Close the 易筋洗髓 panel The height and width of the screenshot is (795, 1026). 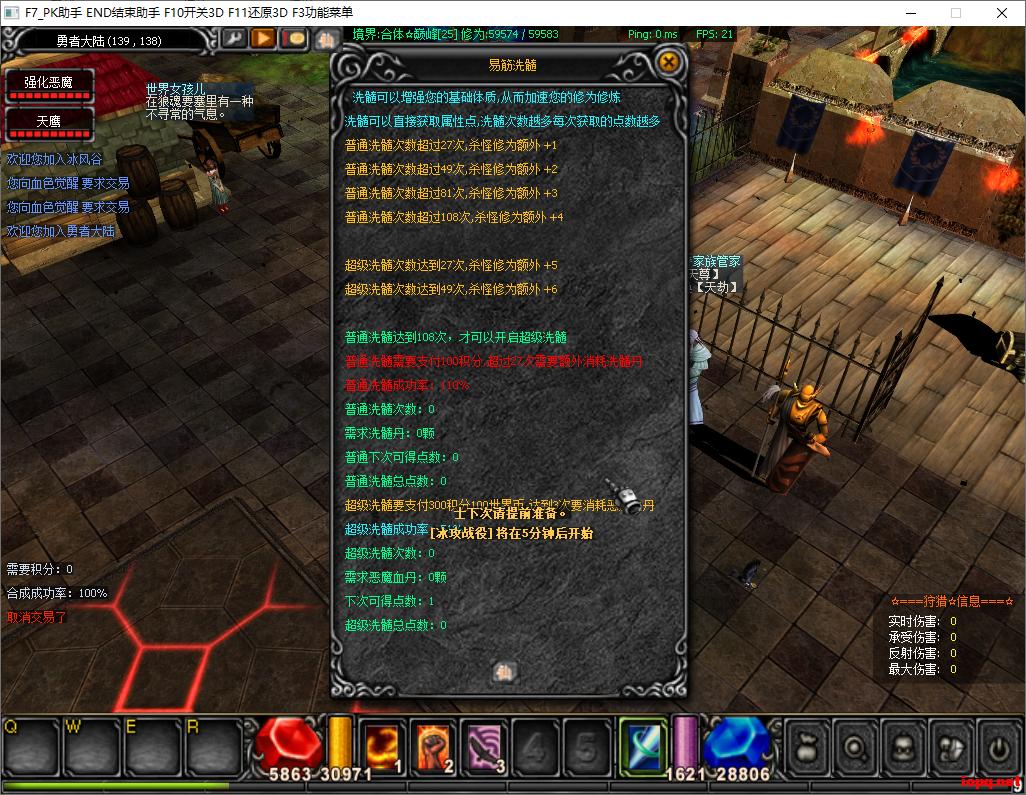(669, 62)
